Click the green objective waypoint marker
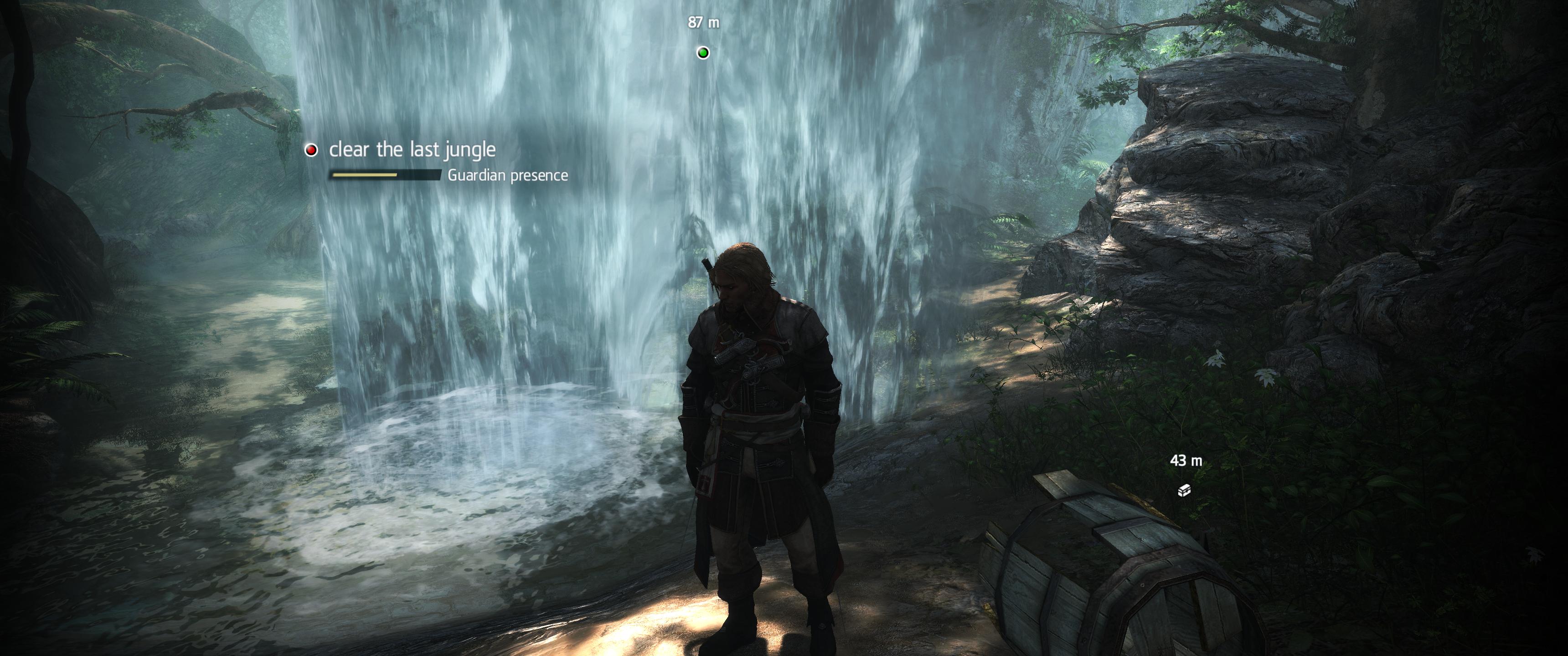 pyautogui.click(x=703, y=53)
